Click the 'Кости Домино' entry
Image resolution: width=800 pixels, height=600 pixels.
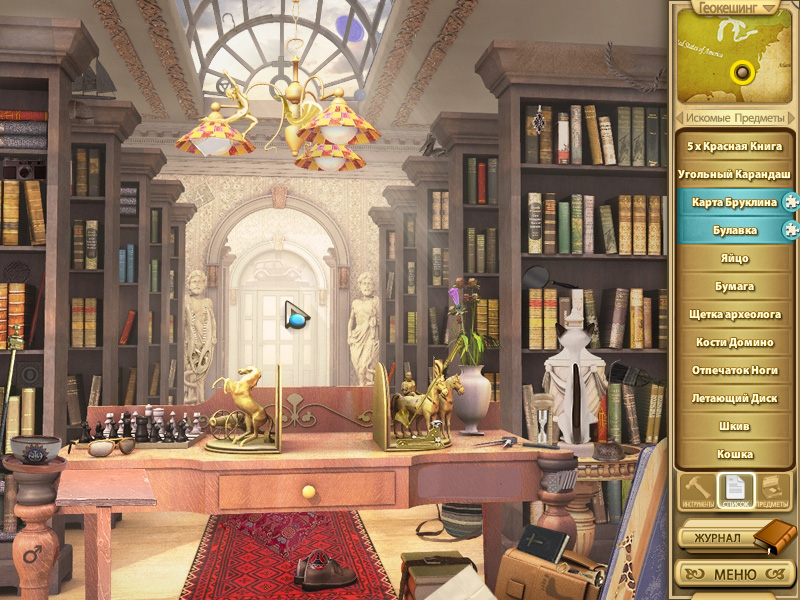click(x=734, y=342)
